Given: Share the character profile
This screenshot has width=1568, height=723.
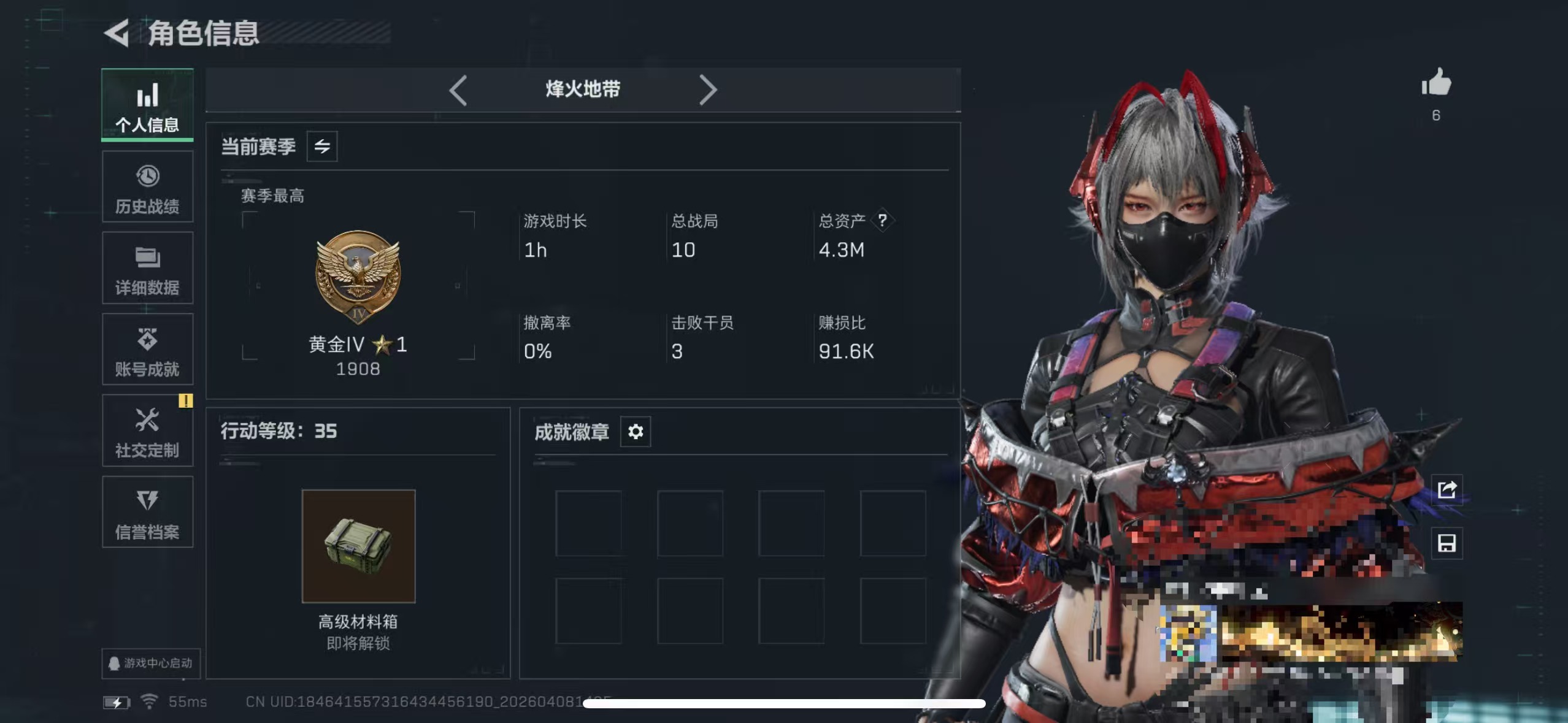Looking at the screenshot, I should click(1447, 490).
